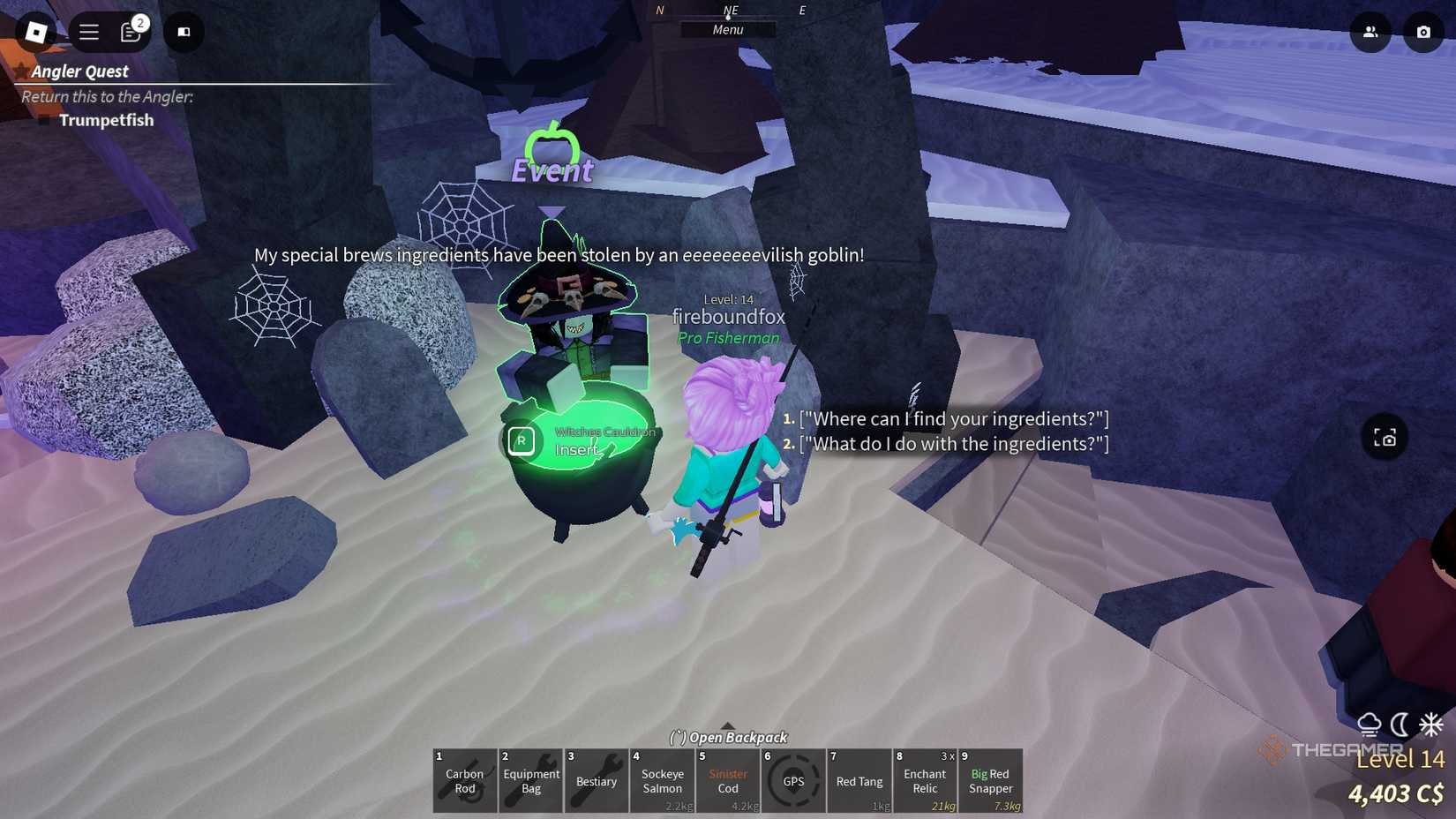The width and height of the screenshot is (1456, 819).
Task: Activate the GPS in hotbar slot 6
Action: click(793, 781)
